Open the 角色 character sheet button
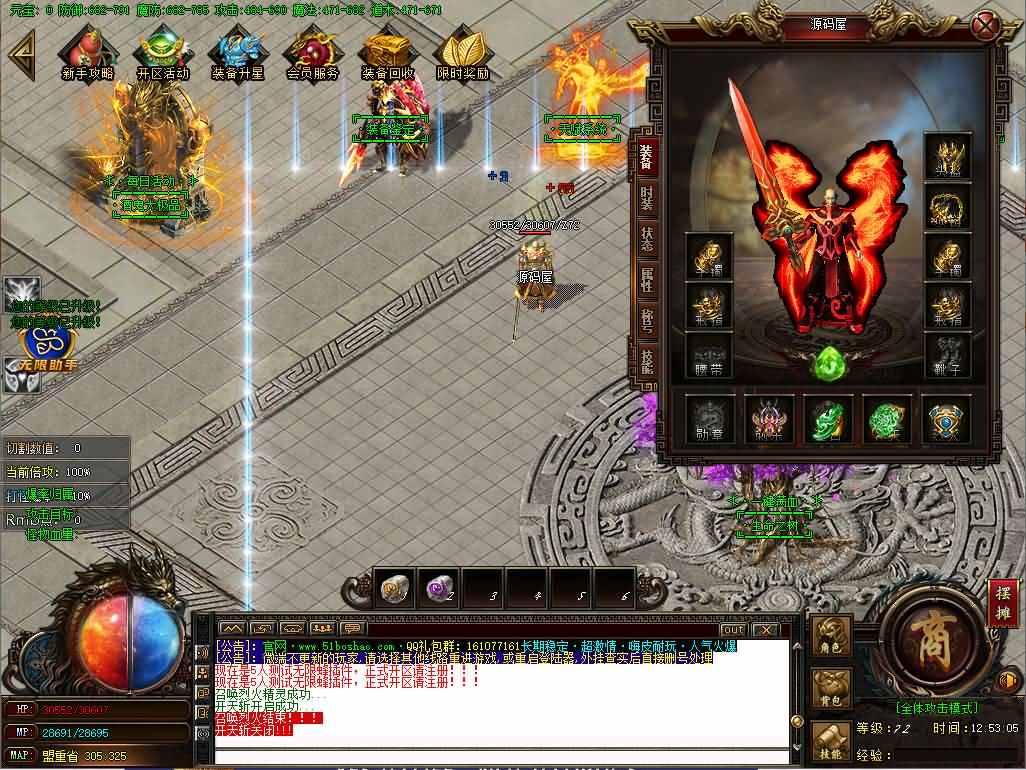Image resolution: width=1026 pixels, height=770 pixels. (831, 636)
